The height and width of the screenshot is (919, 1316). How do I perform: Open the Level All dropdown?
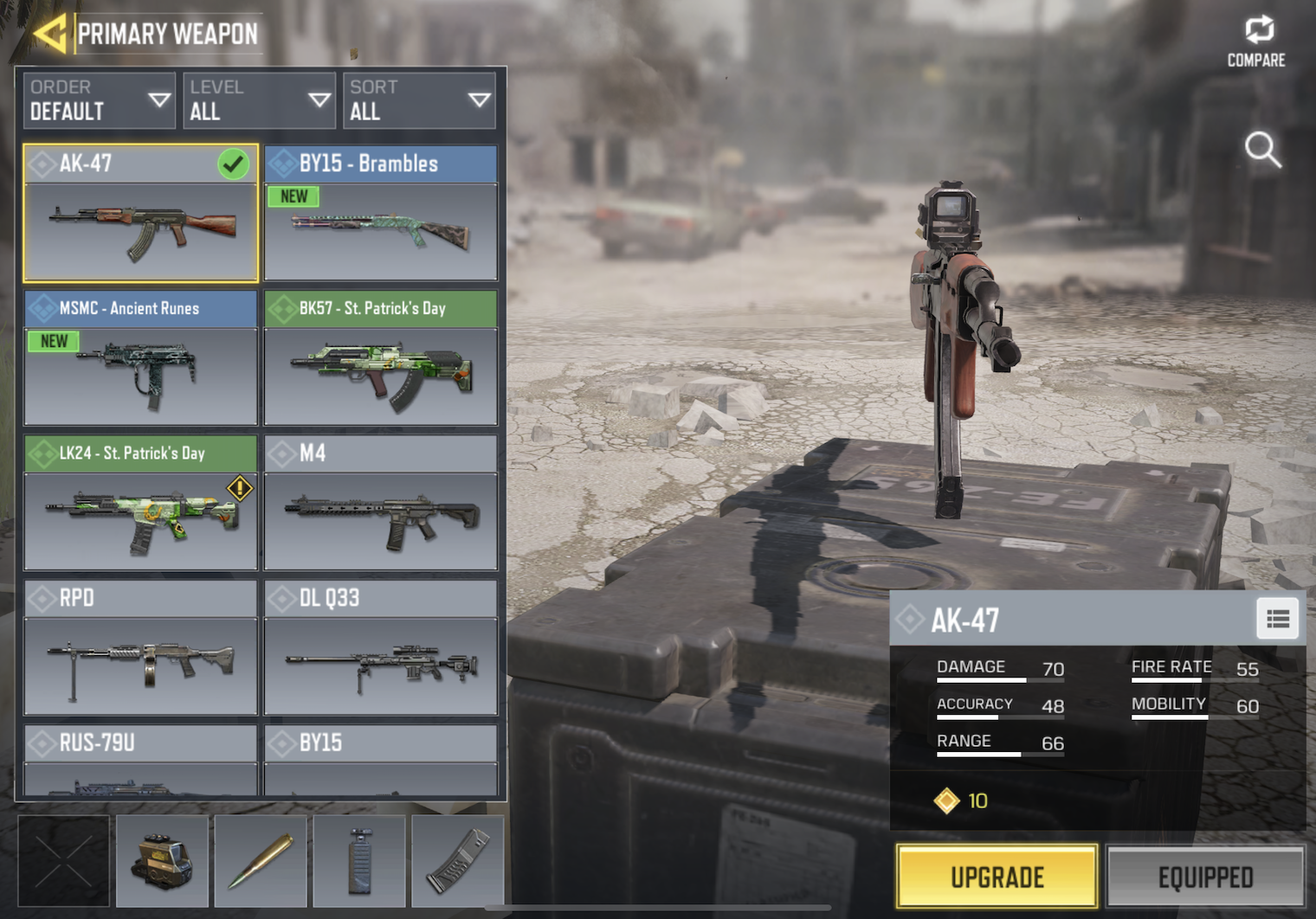pyautogui.click(x=259, y=100)
